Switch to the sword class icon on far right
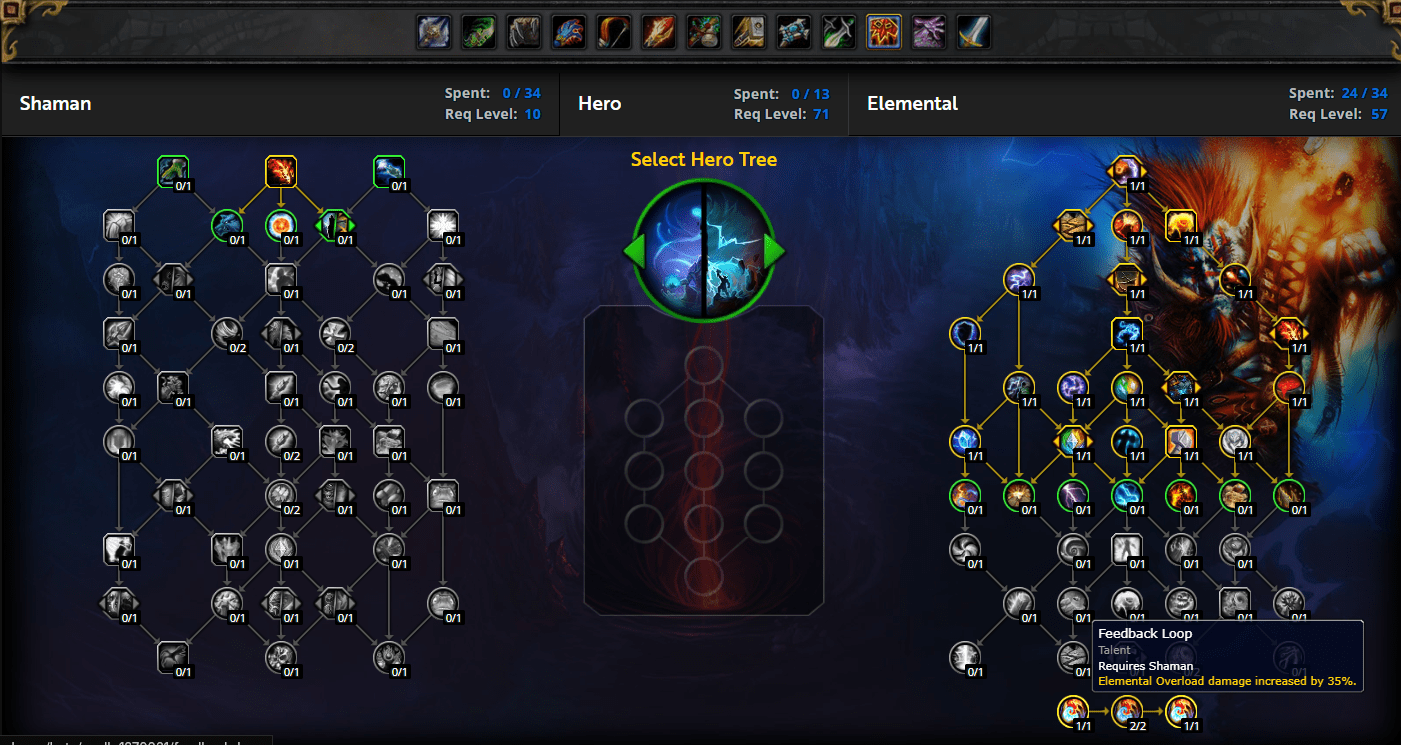This screenshot has width=1401, height=745. (973, 31)
